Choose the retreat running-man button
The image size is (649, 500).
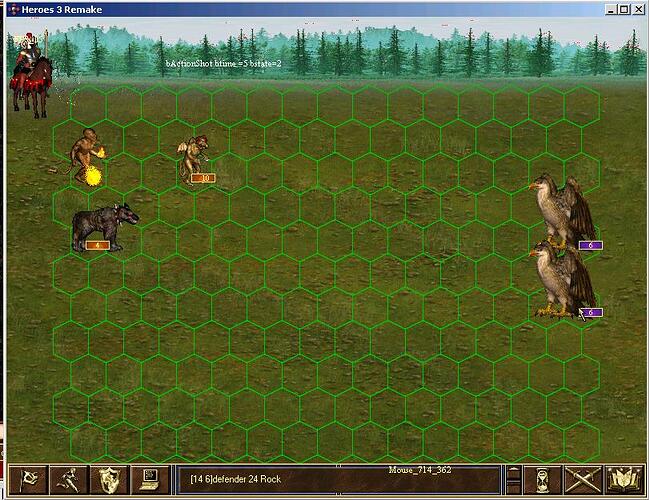[68, 480]
